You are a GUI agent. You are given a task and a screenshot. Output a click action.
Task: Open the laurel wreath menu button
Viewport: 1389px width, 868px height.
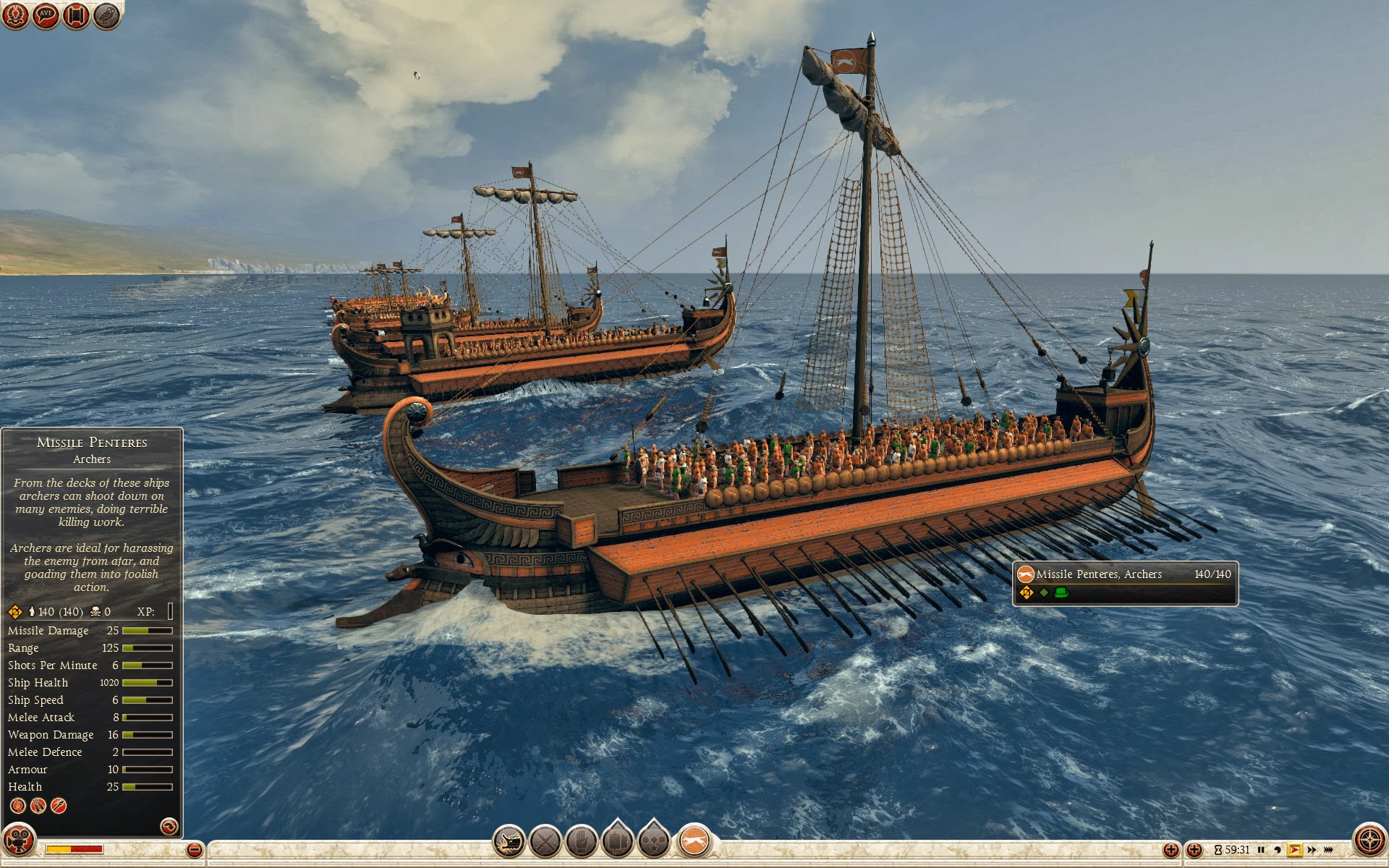15,15
